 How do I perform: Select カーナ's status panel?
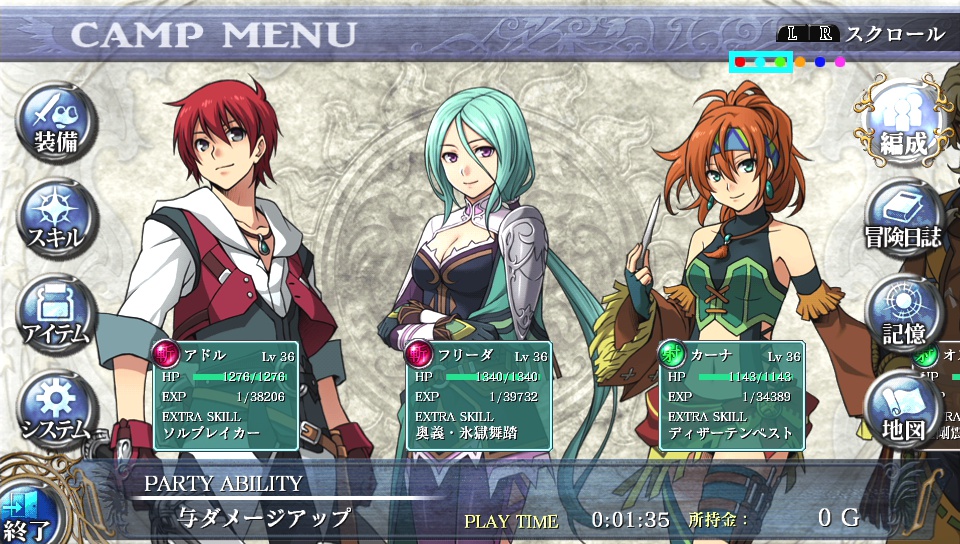pyautogui.click(x=731, y=395)
